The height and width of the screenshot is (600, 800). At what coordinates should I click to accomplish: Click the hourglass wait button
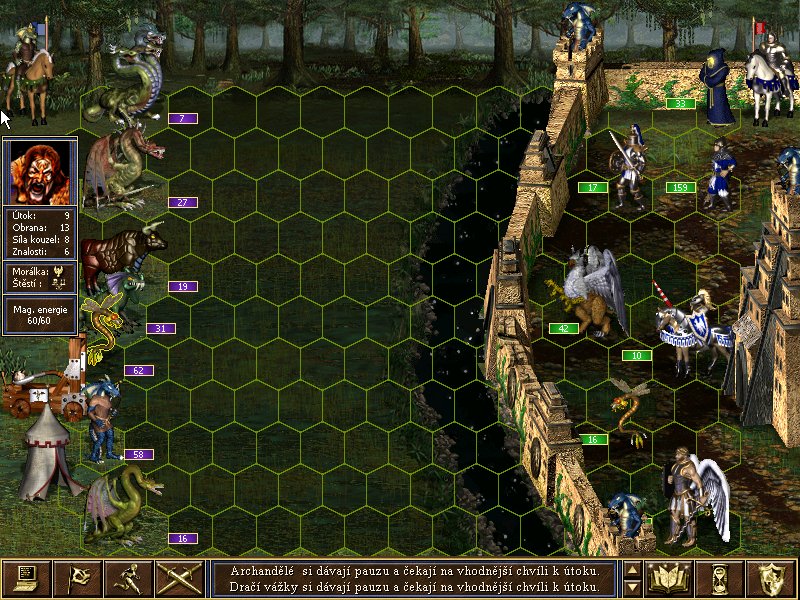(x=722, y=578)
